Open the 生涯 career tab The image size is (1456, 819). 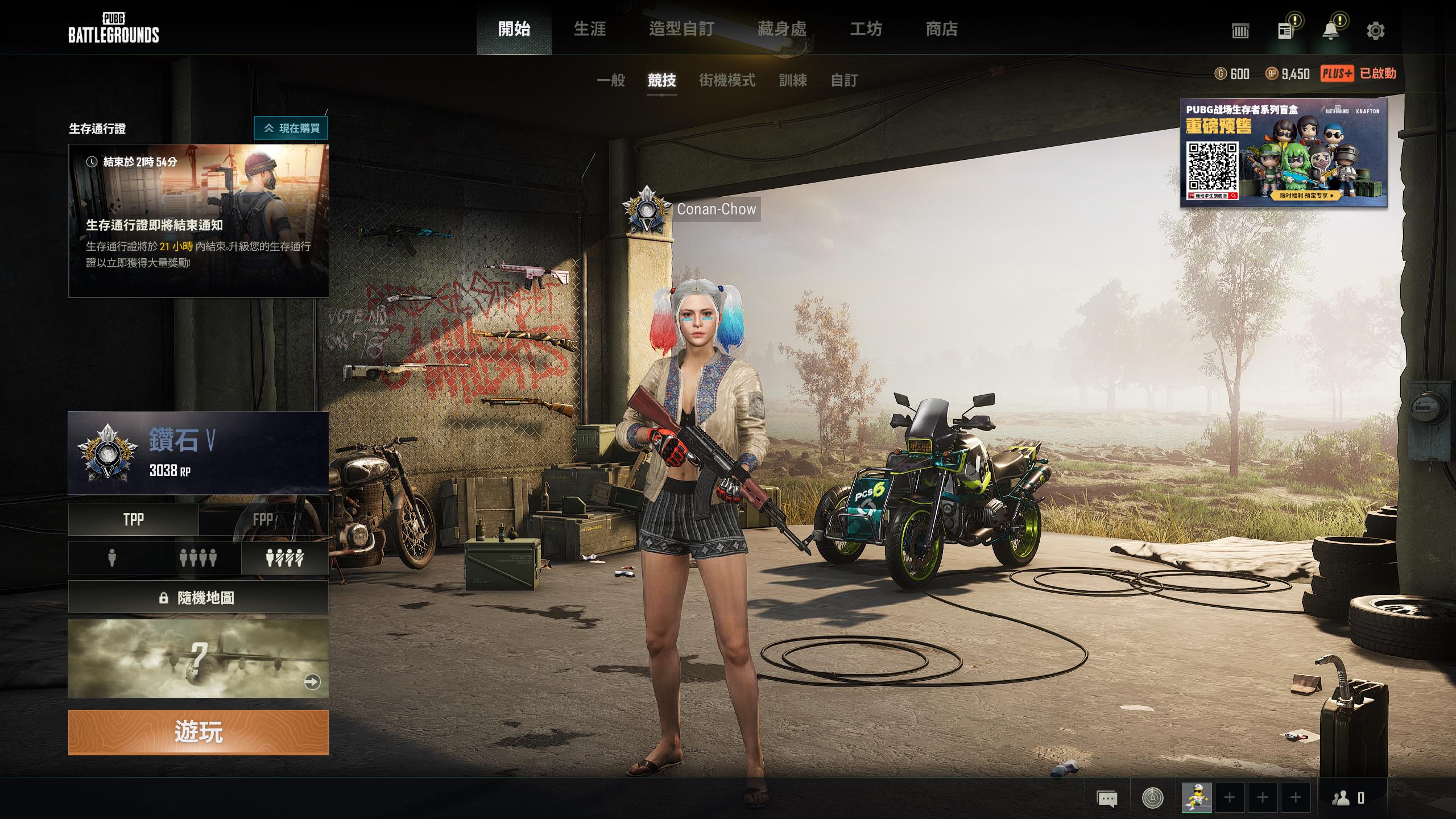[590, 29]
